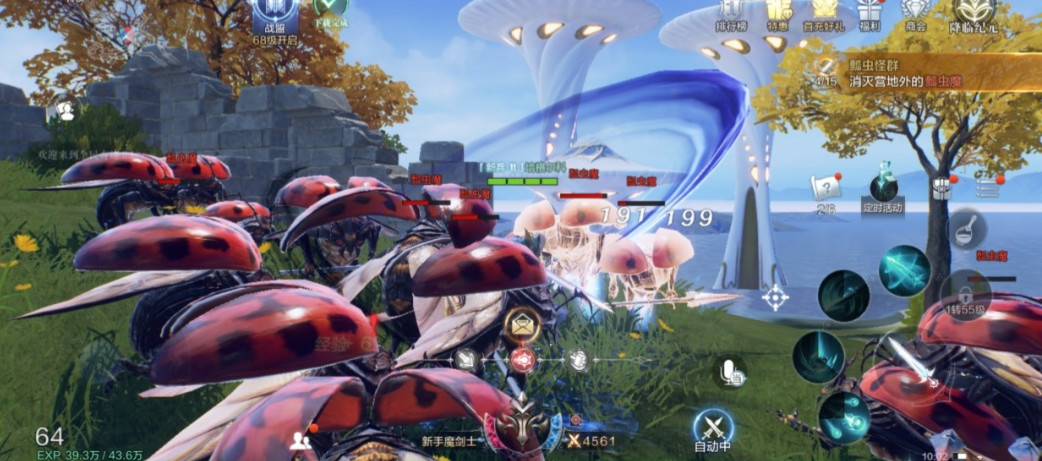
Task: Open the 降临纪元 event icon
Action: (x=975, y=14)
